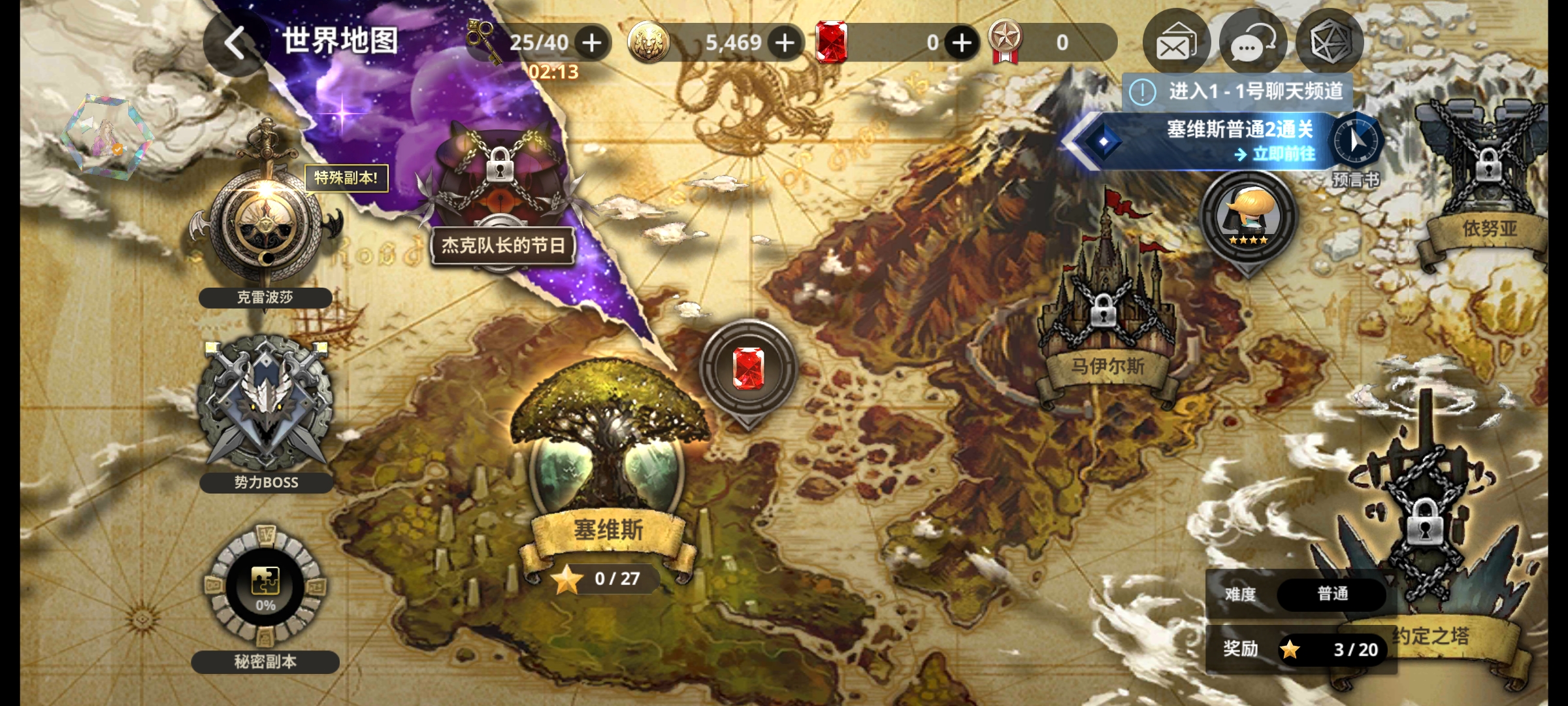This screenshot has width=1568, height=706.
Task: Buy red gems with the plus button
Action: point(962,43)
